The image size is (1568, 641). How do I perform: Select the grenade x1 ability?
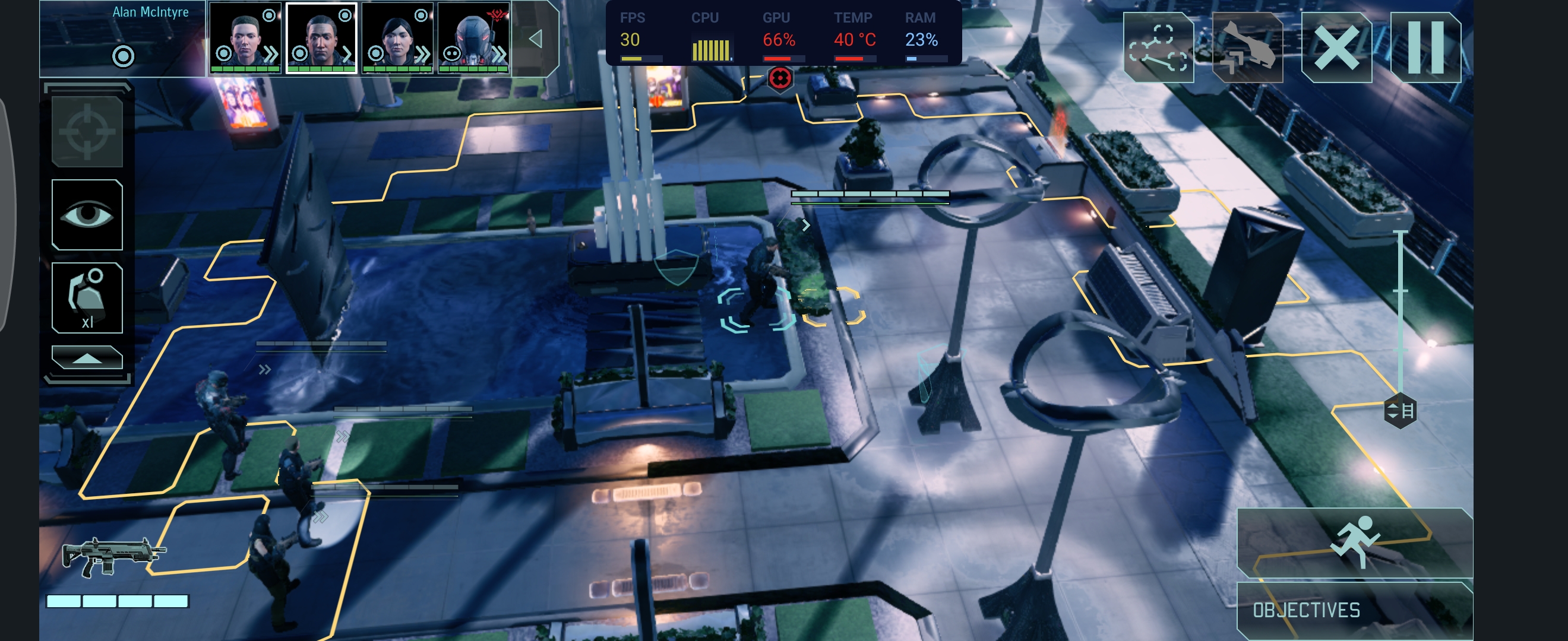(x=87, y=298)
